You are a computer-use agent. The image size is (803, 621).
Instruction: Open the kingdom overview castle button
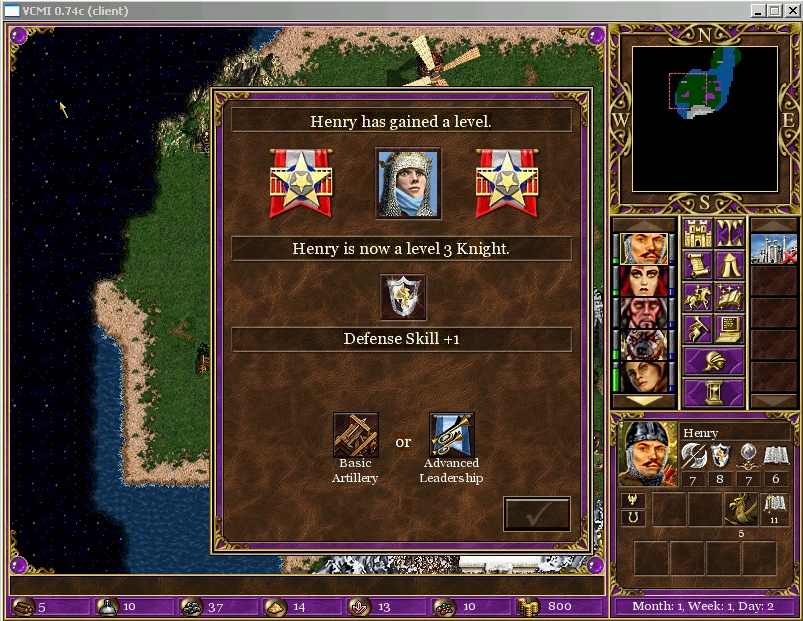click(697, 234)
